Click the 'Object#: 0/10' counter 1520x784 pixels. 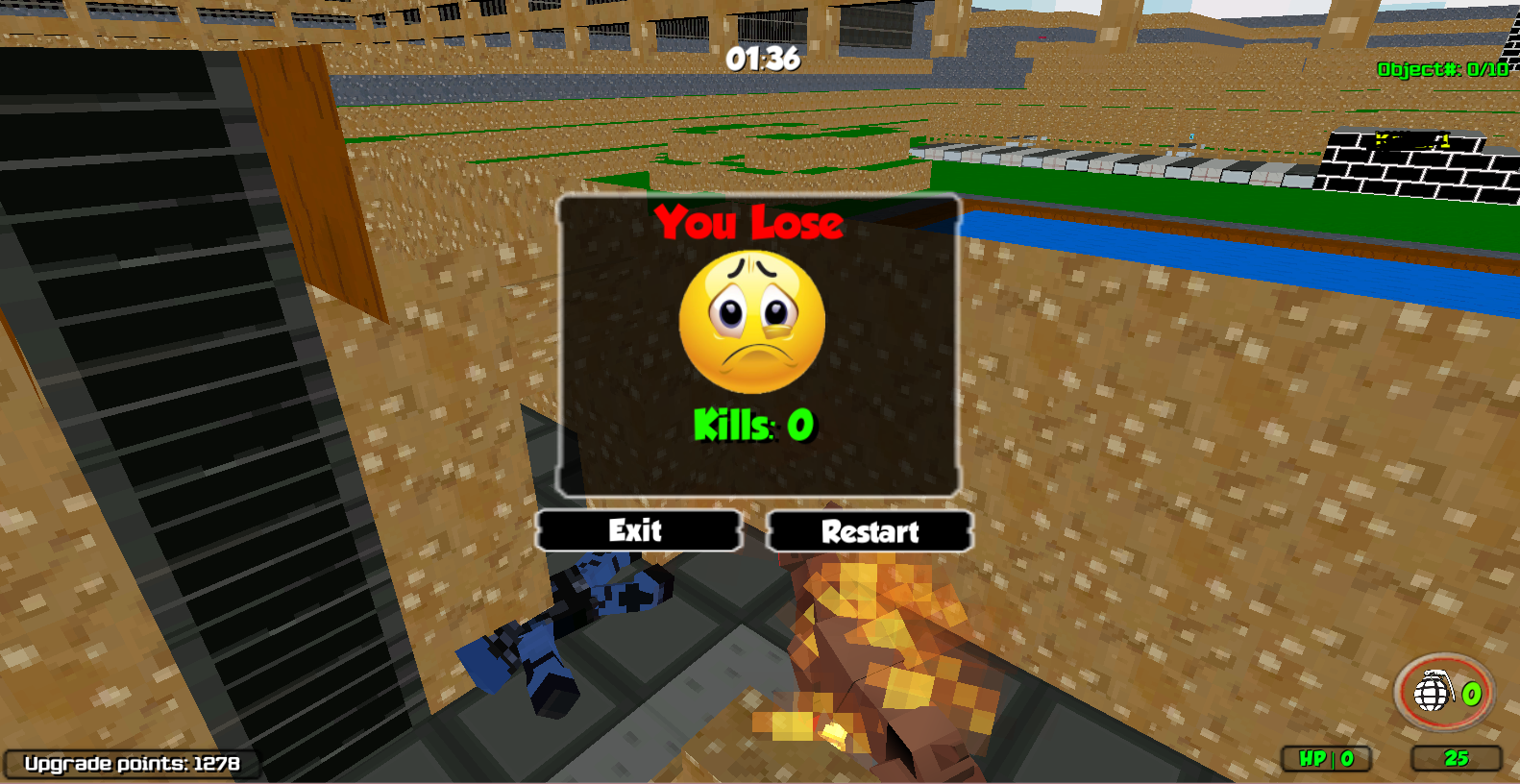point(1443,69)
